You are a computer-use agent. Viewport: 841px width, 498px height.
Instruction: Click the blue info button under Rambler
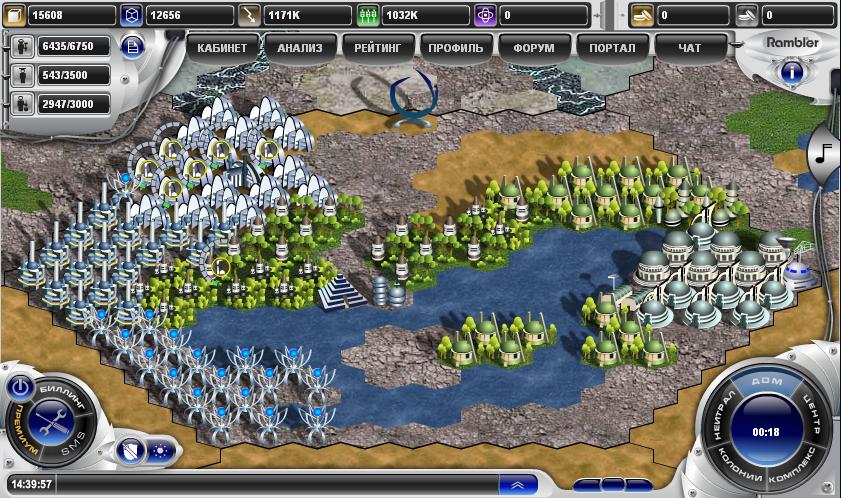coord(789,71)
